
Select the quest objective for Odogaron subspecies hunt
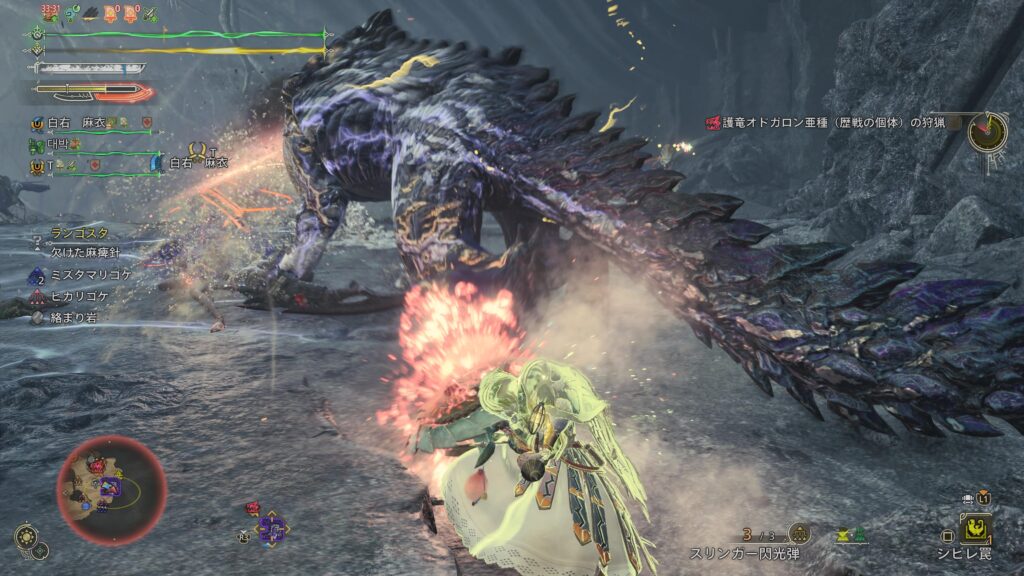[828, 122]
